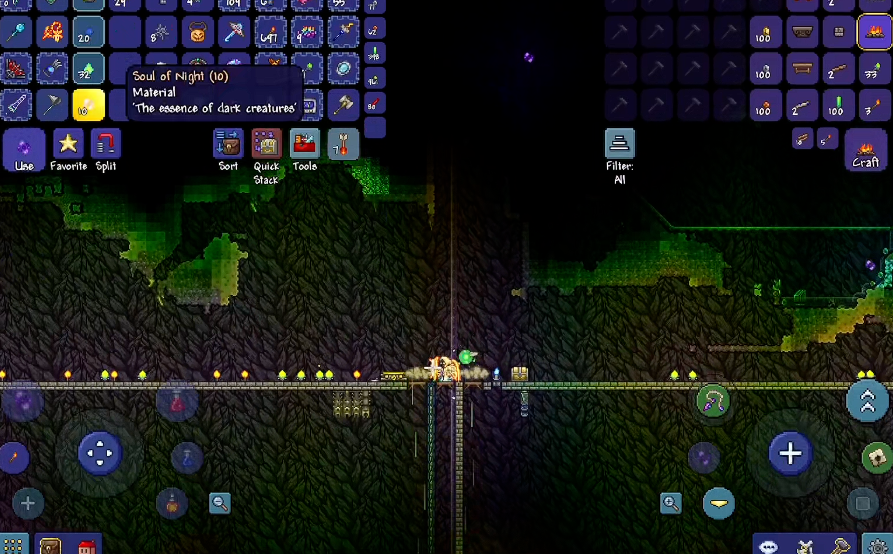893x554 pixels.
Task: Tap the Use button for Soul of Night
Action: click(24, 148)
